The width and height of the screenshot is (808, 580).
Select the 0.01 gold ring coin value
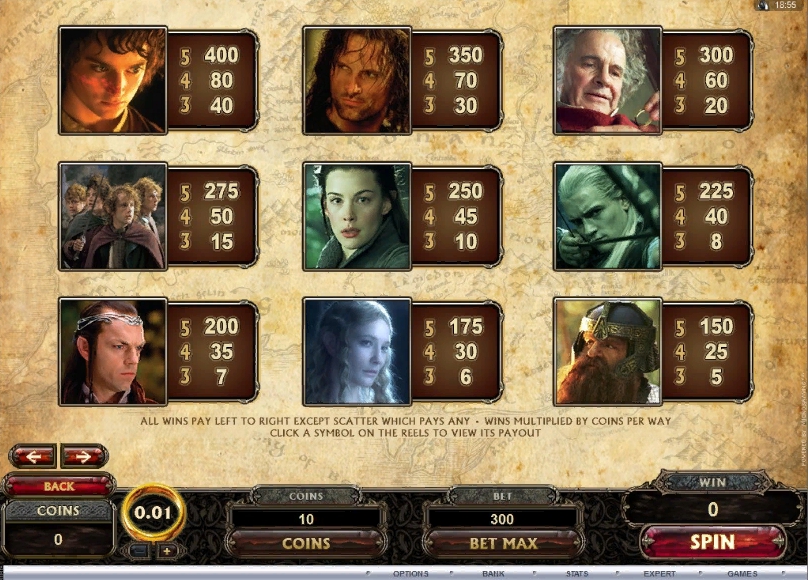click(153, 513)
